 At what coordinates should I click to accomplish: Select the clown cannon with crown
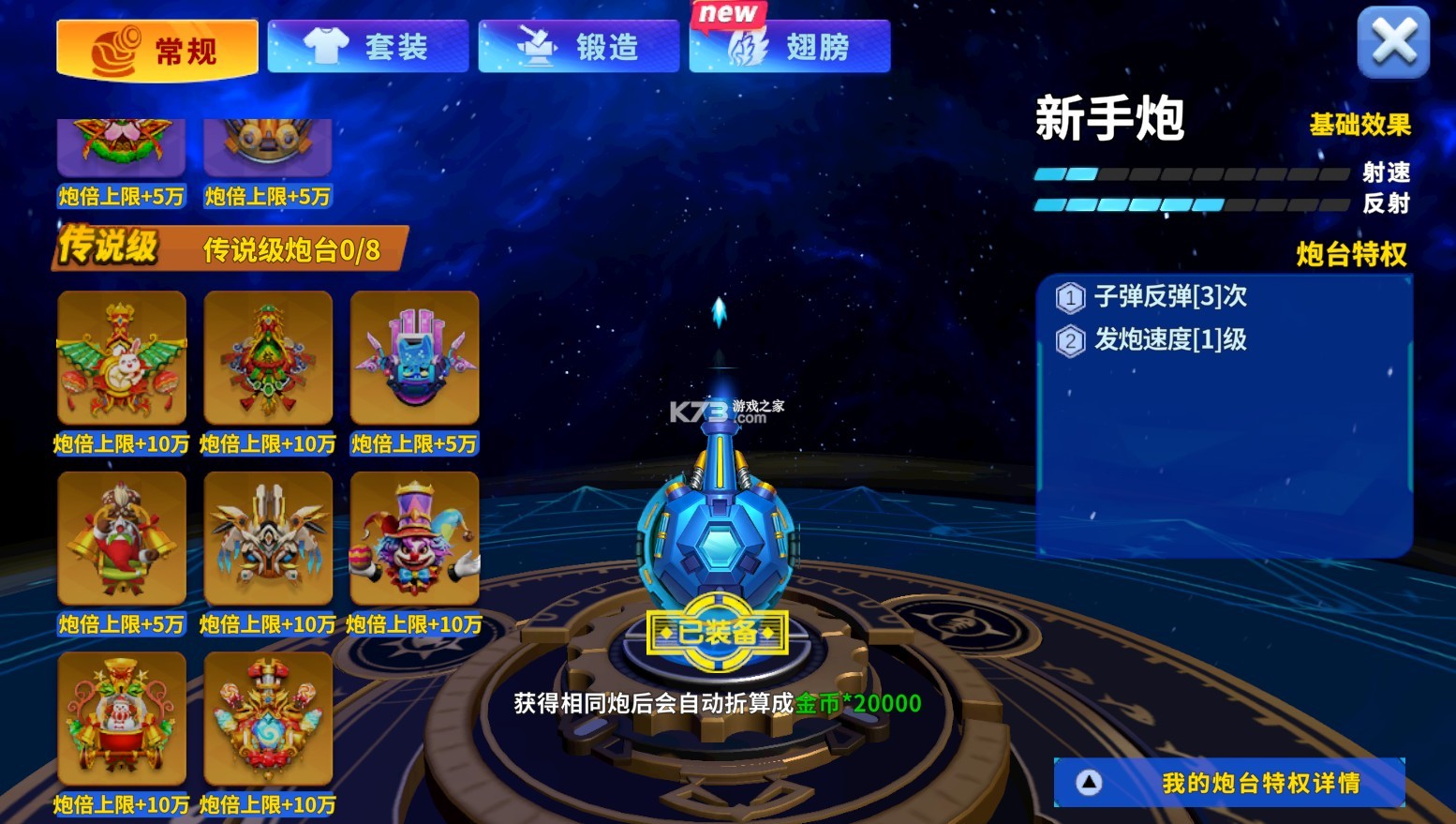coord(414,536)
